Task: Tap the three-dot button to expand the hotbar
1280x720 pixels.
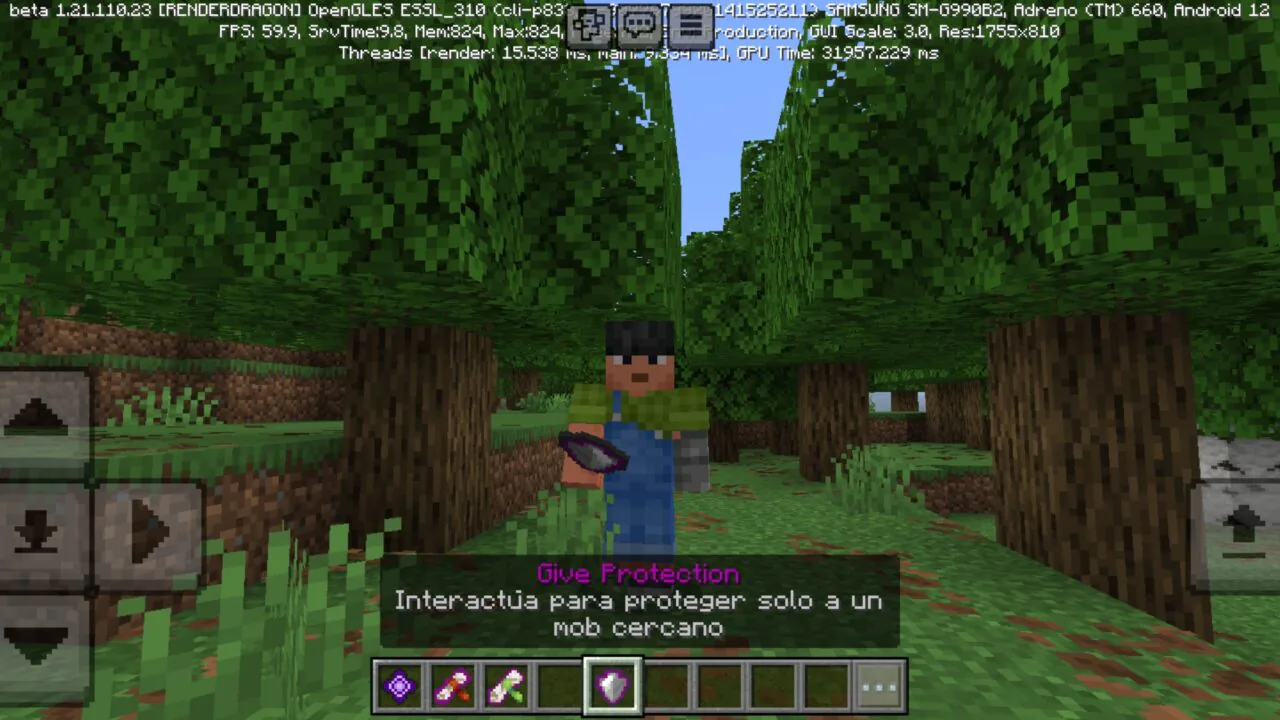Action: point(878,684)
